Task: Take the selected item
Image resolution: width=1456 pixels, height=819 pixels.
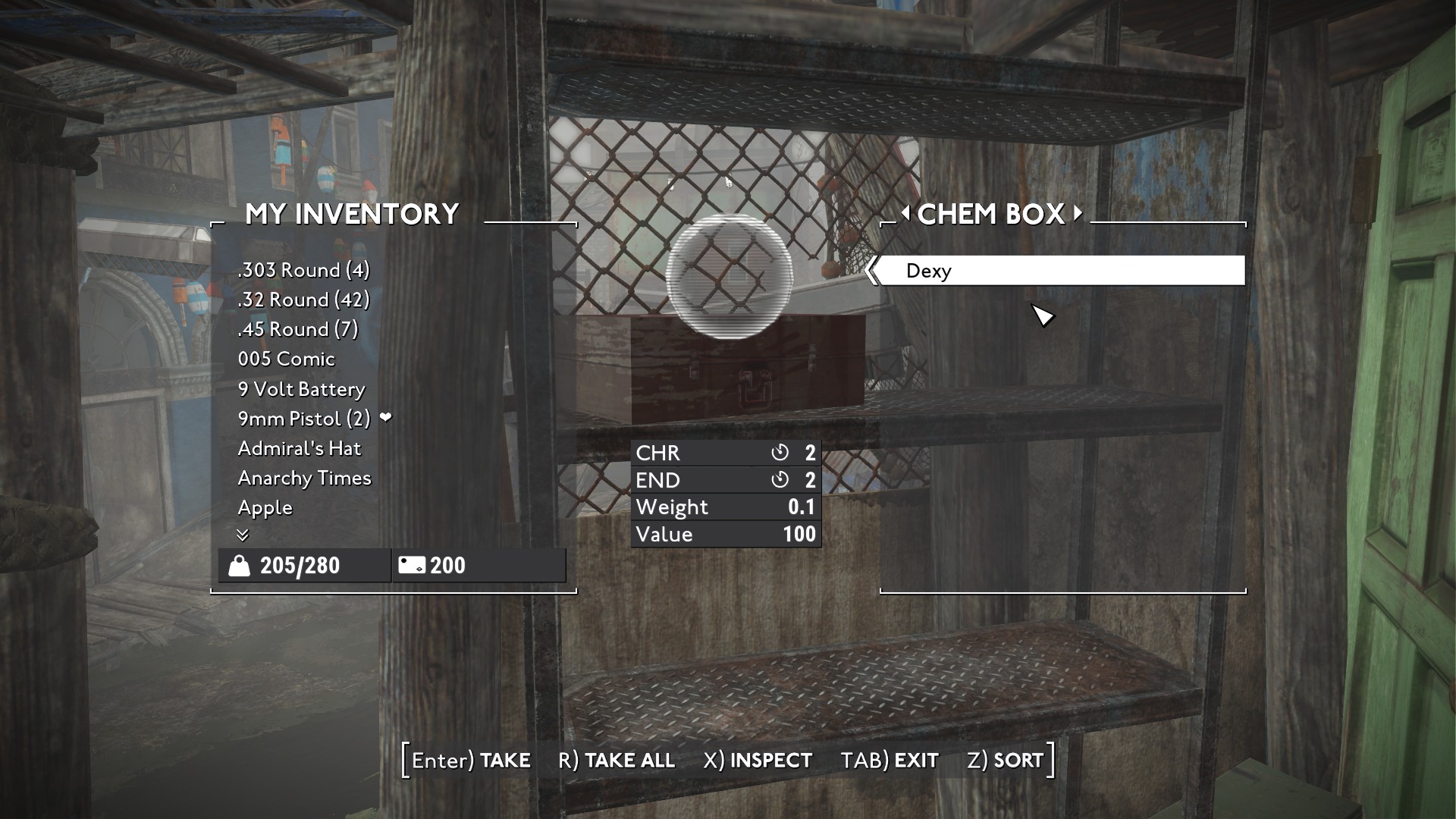Action: tap(472, 760)
